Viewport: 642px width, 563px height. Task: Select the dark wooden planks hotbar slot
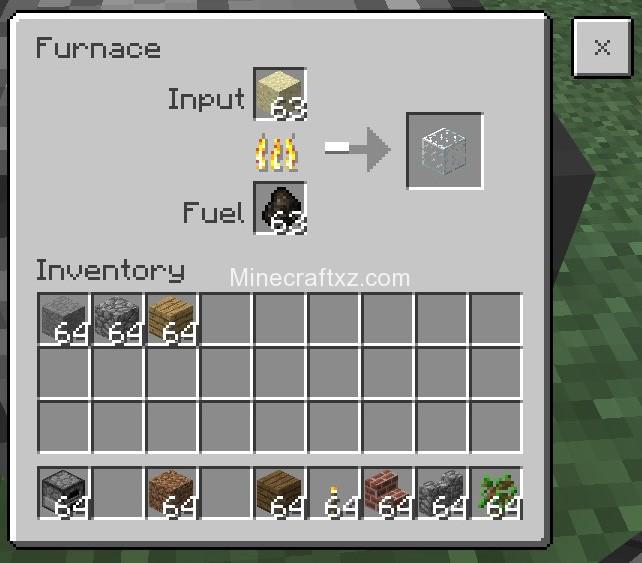281,493
